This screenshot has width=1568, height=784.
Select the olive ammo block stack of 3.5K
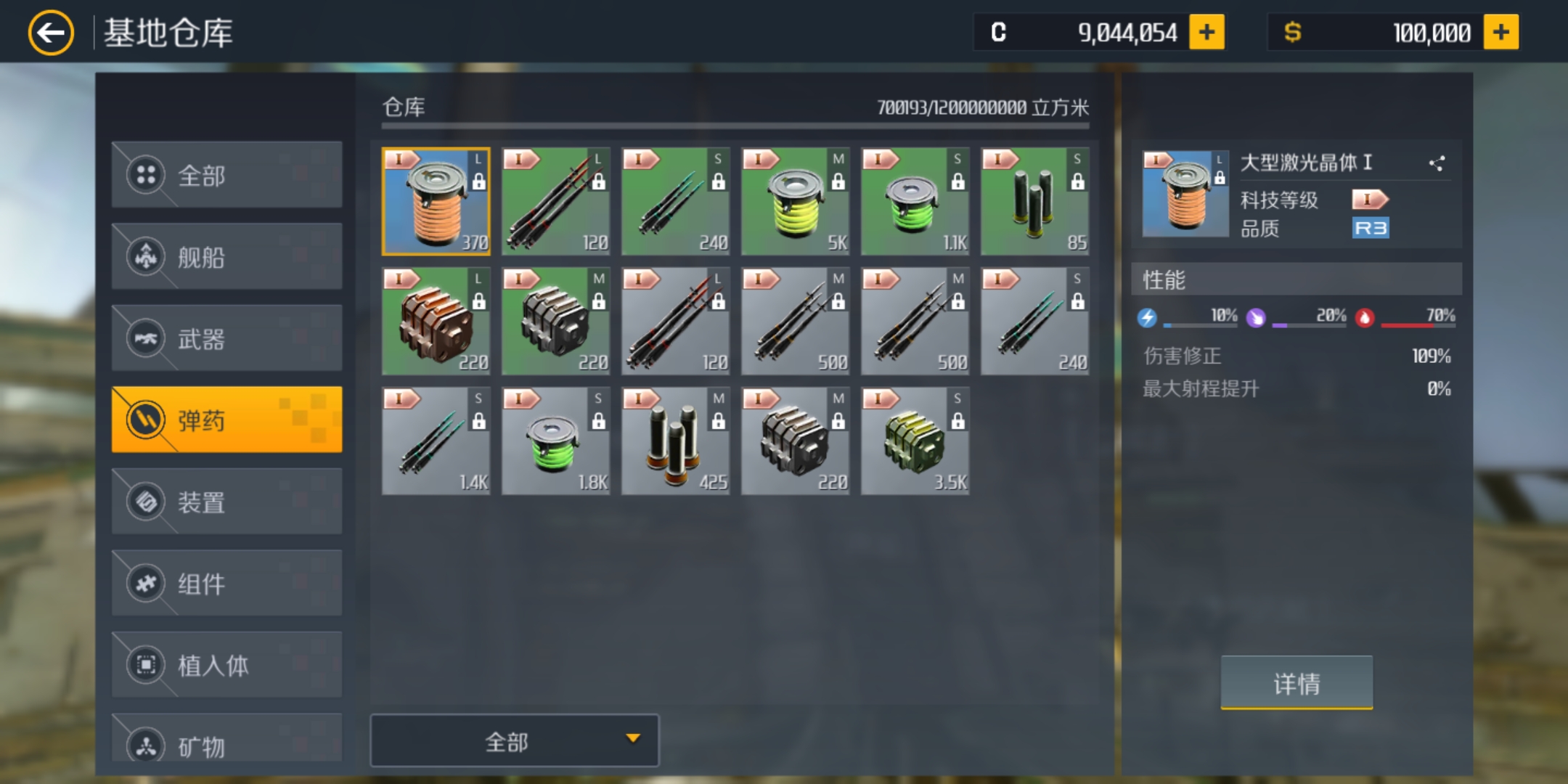(x=915, y=441)
